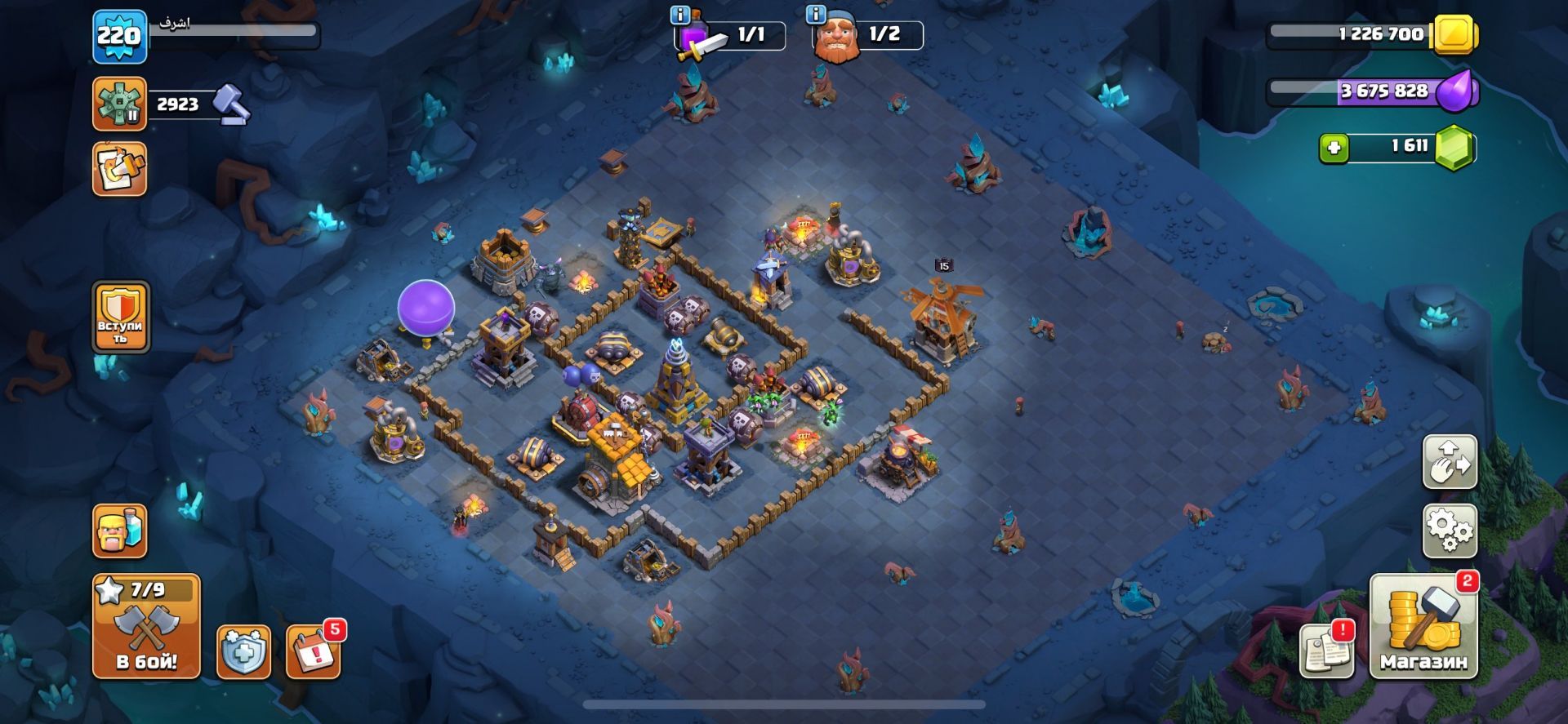
Task: Open the barbarian and elixir army button
Action: pyautogui.click(x=120, y=531)
